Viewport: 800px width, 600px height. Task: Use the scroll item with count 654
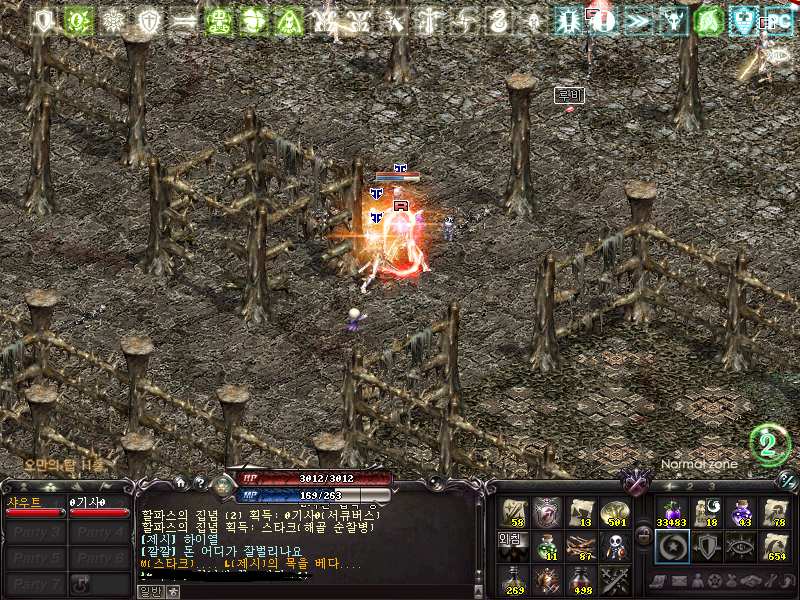pos(775,546)
